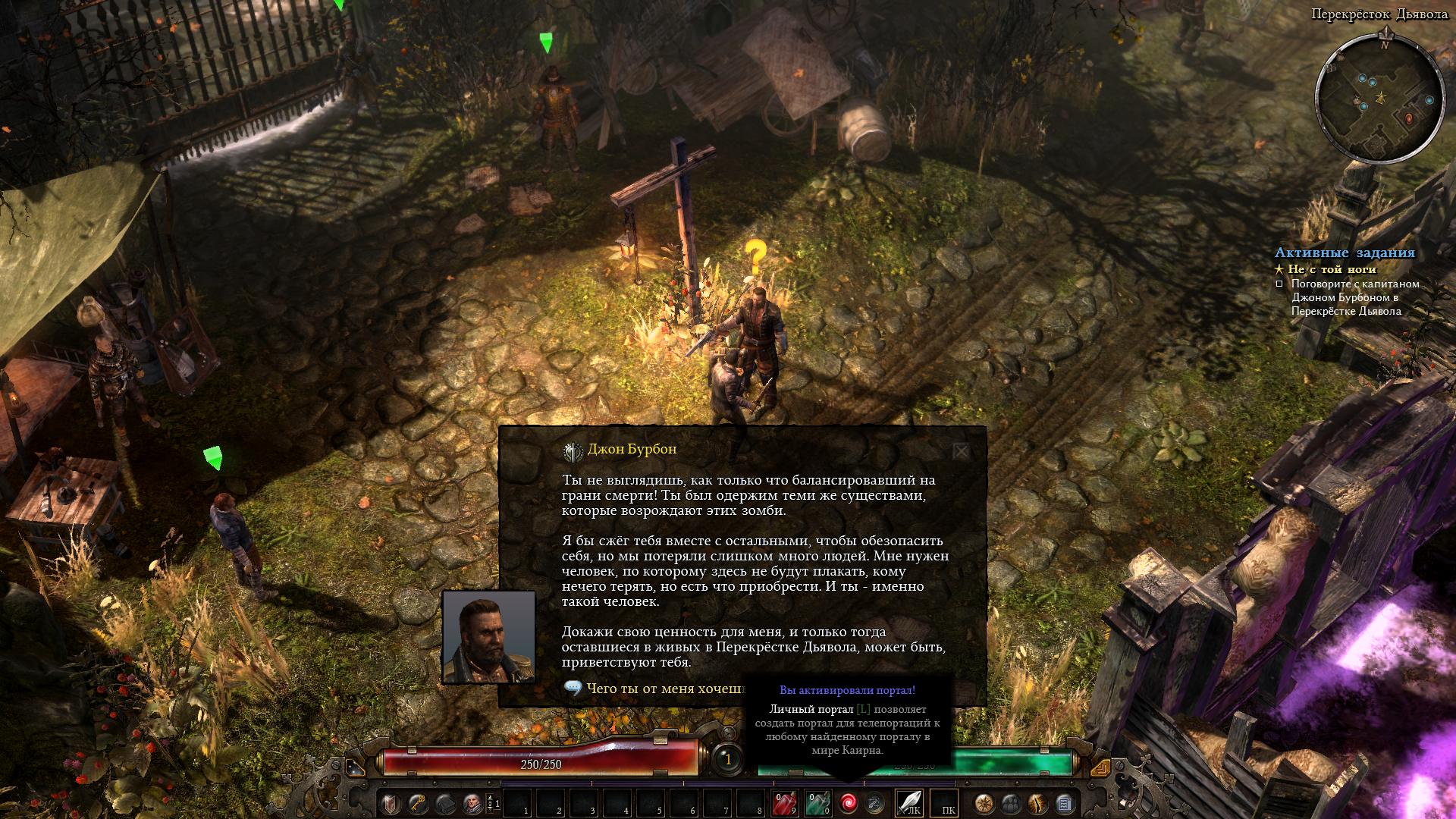
Task: Open the book icon on the action bar
Action: (444, 803)
